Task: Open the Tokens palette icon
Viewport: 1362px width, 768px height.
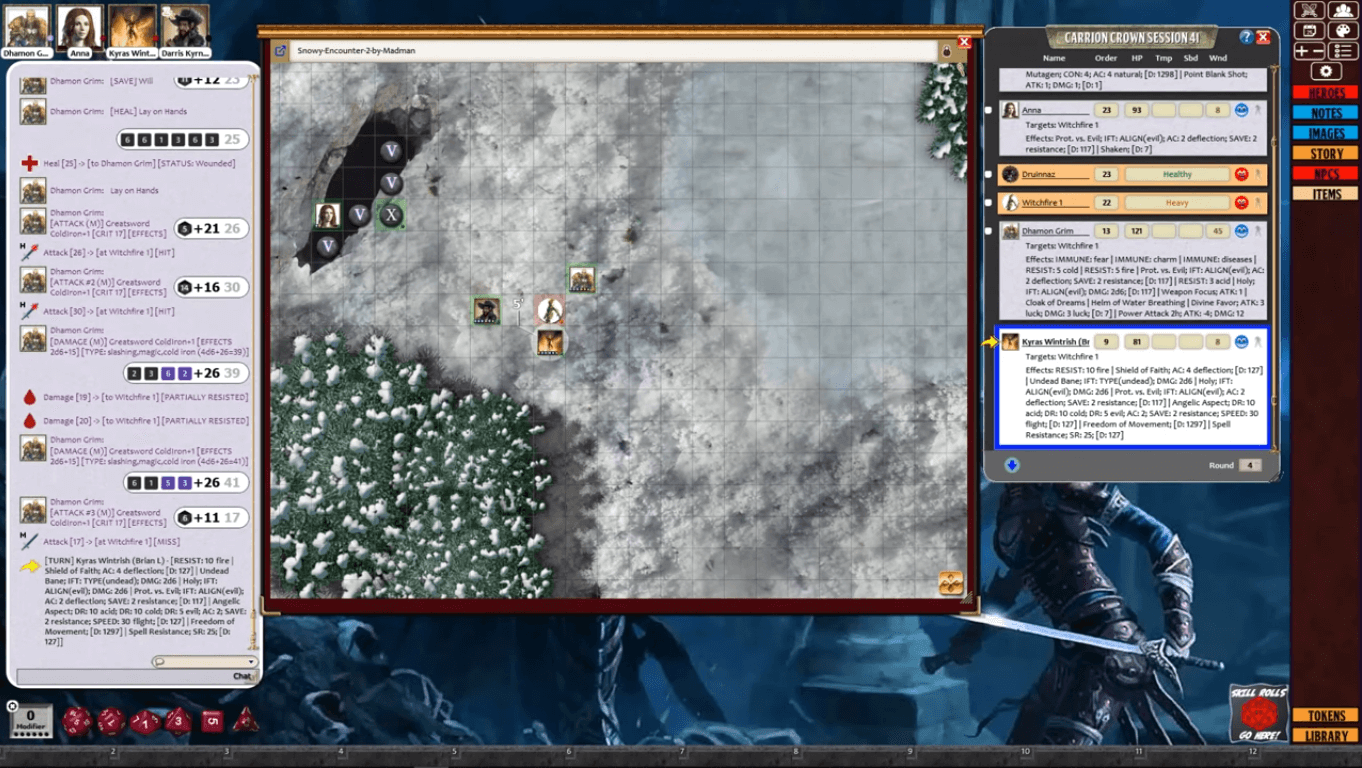Action: pyautogui.click(x=1343, y=30)
